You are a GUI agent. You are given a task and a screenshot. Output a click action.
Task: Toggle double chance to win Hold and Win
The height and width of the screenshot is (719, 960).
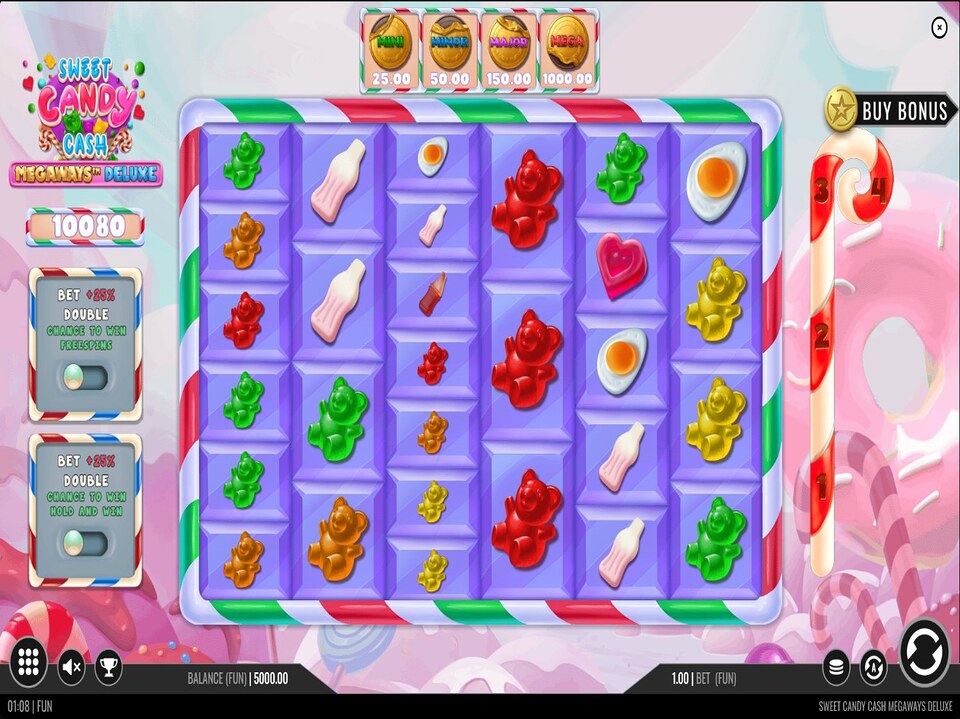(x=84, y=543)
